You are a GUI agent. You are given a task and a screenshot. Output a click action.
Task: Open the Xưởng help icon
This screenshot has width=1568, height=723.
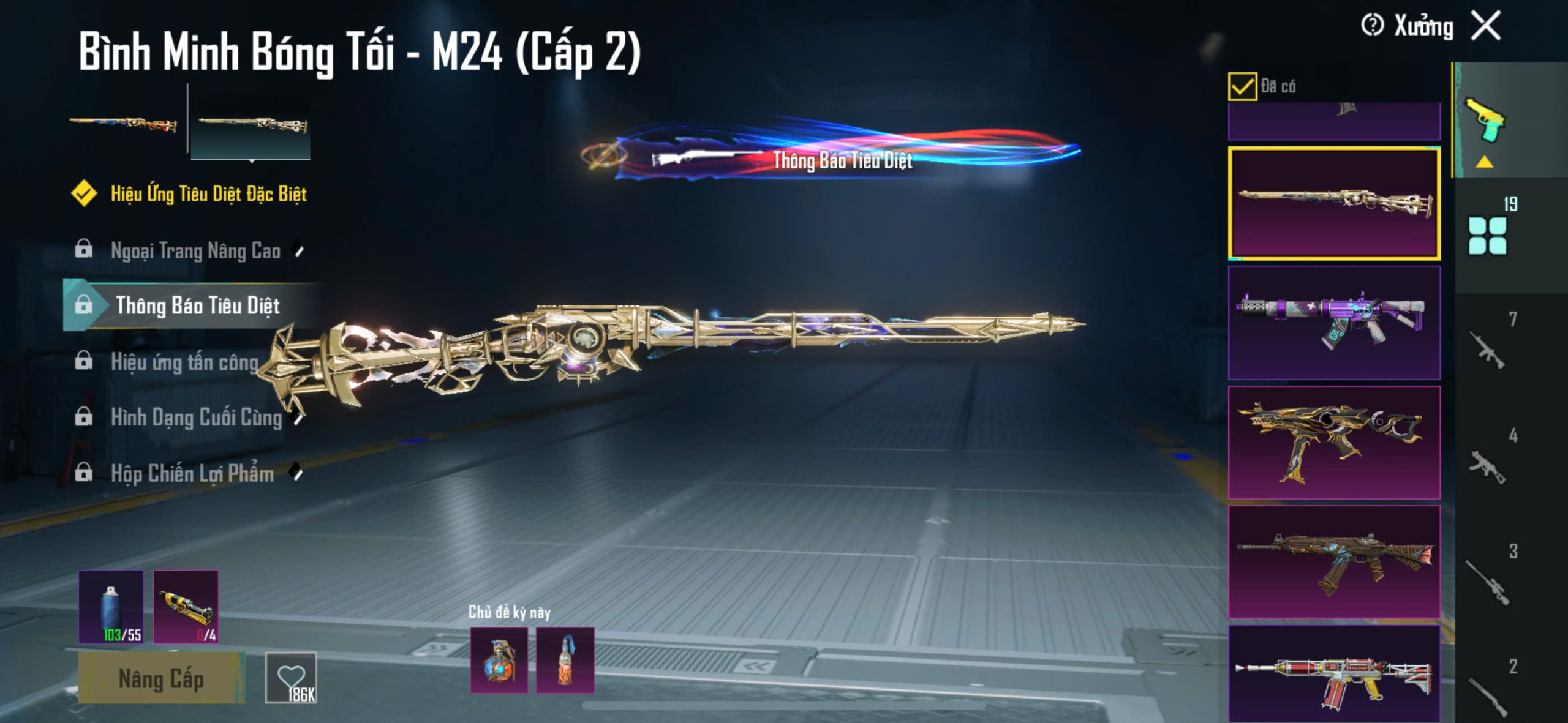click(1372, 26)
